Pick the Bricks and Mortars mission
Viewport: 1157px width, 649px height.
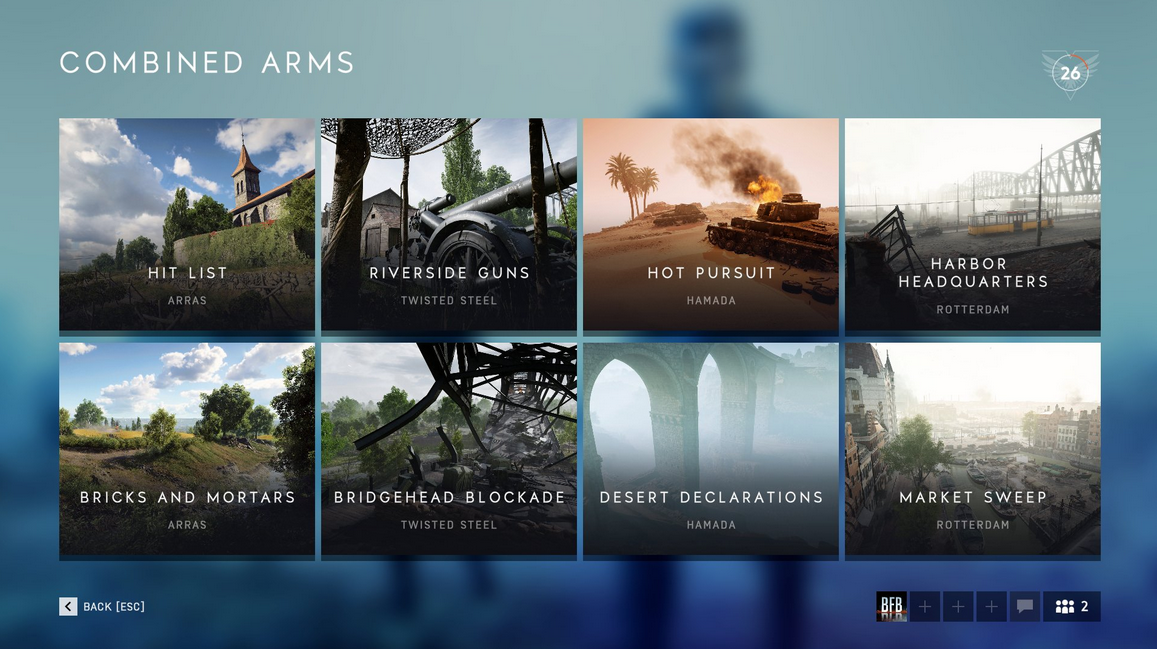[187, 449]
